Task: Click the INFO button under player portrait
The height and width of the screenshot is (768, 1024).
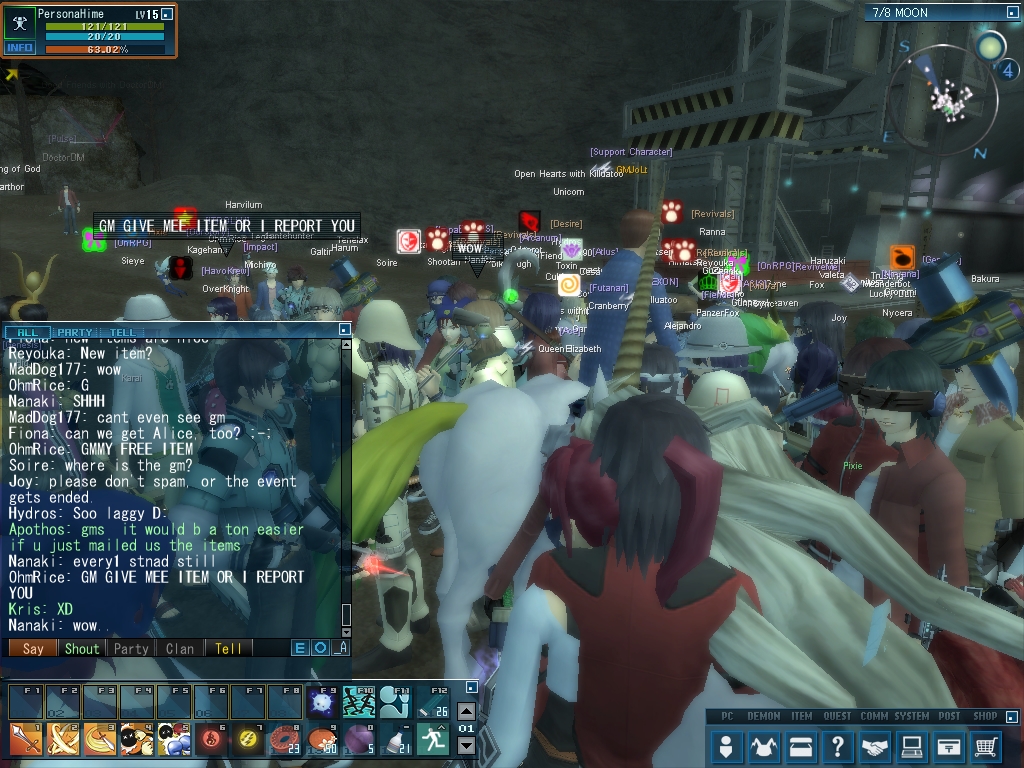Action: (x=20, y=47)
